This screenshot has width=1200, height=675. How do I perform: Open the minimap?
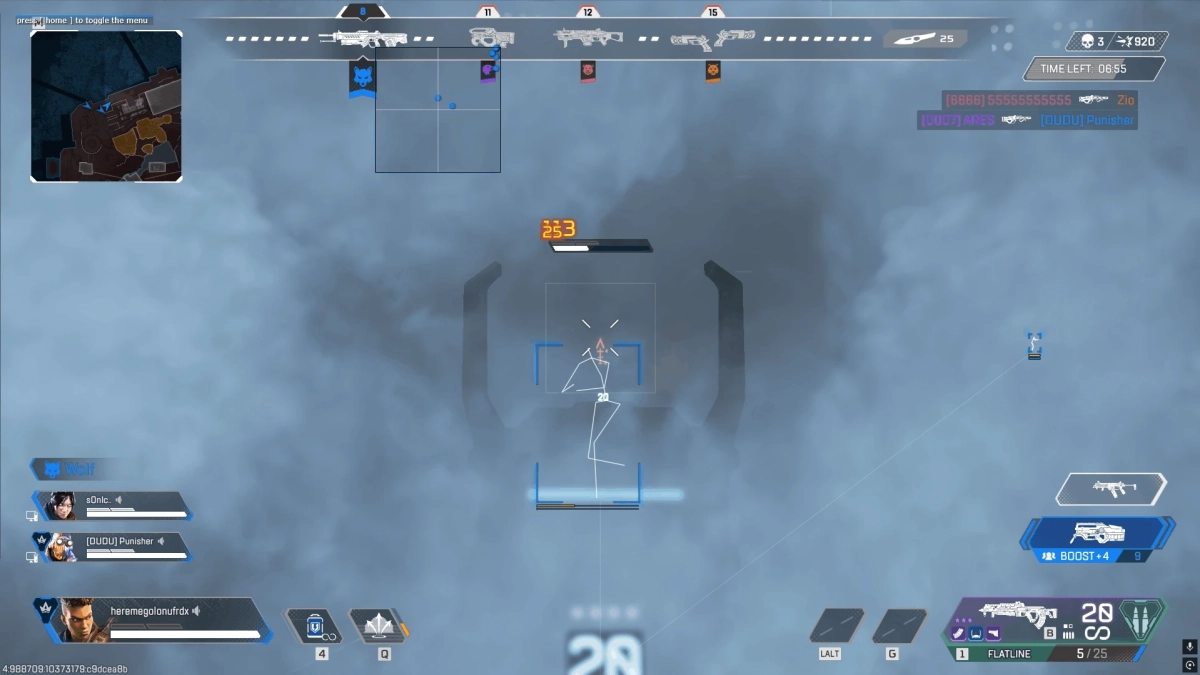click(106, 105)
